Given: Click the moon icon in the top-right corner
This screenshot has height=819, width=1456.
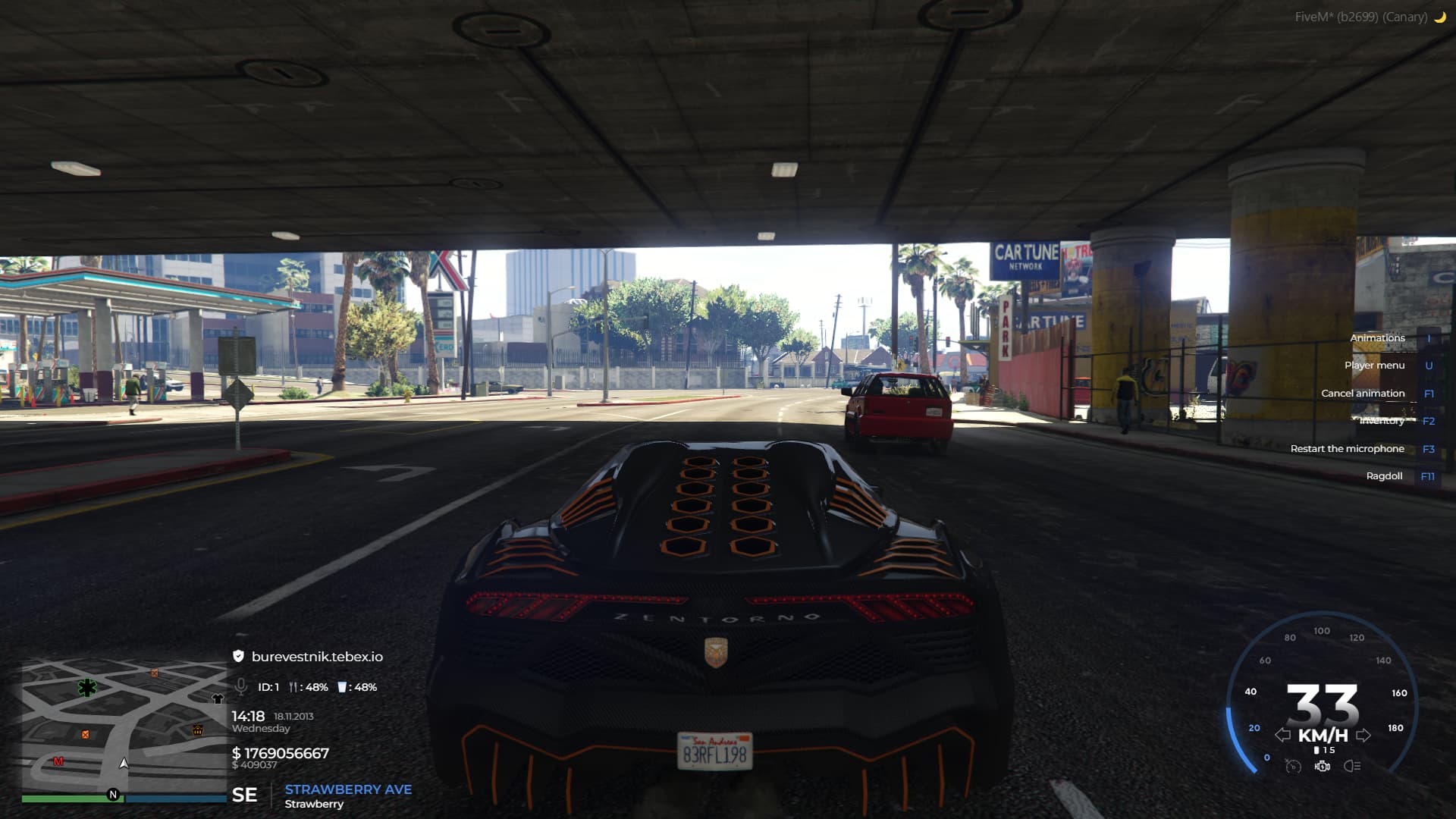Looking at the screenshot, I should 1439,15.
